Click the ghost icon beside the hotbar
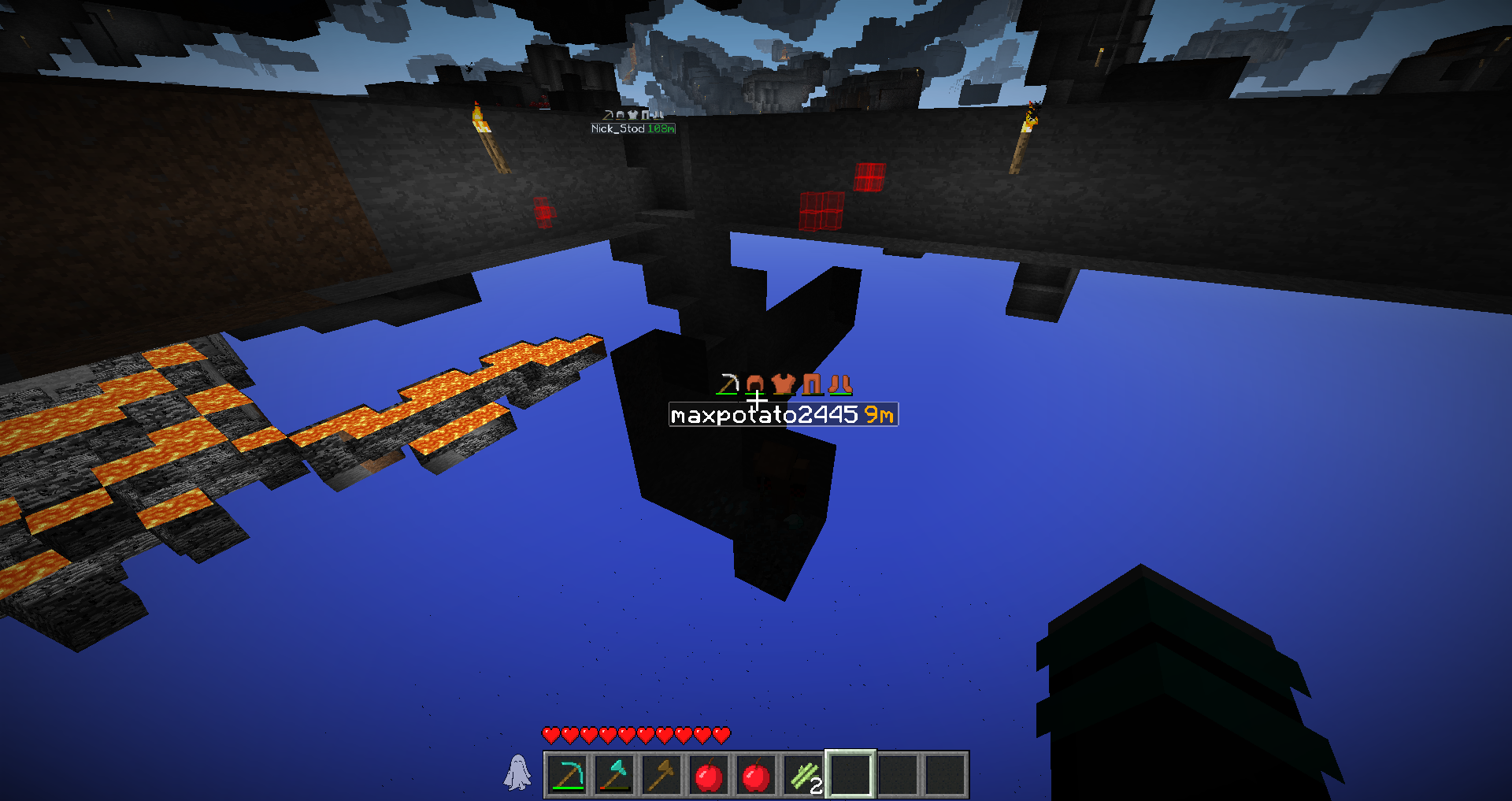 [517, 773]
